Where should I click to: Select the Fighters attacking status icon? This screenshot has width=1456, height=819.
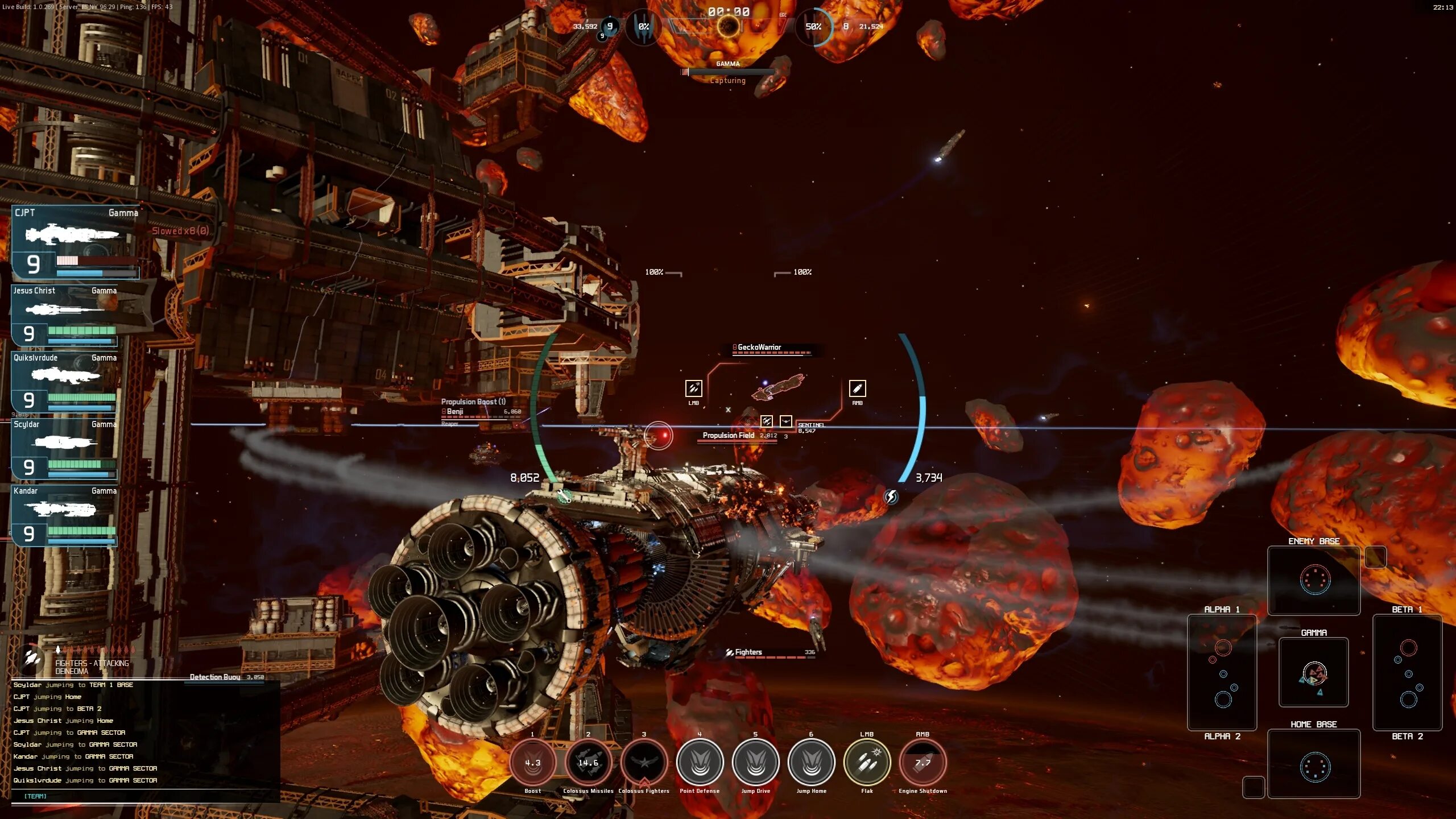coord(32,660)
